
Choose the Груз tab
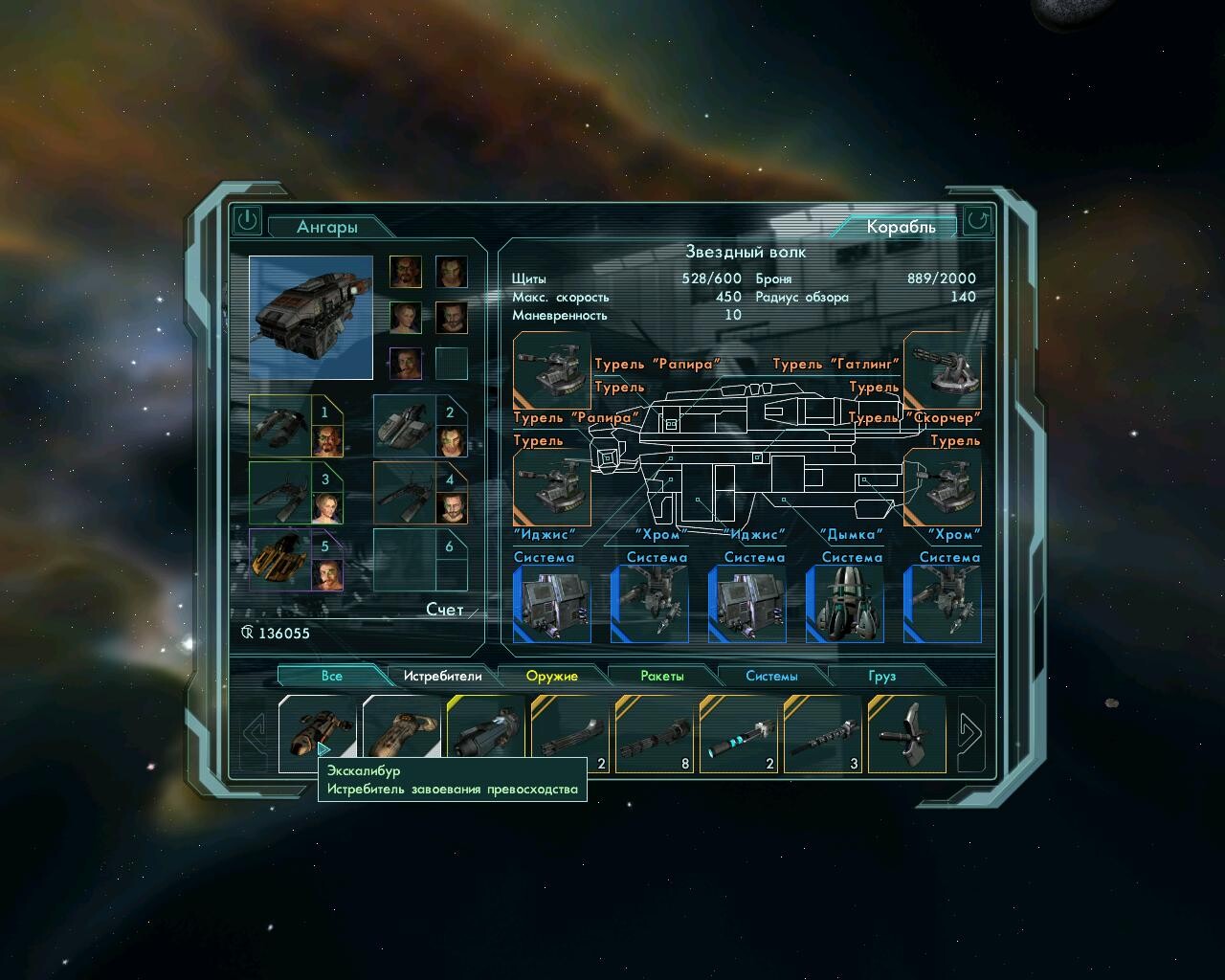pos(881,676)
